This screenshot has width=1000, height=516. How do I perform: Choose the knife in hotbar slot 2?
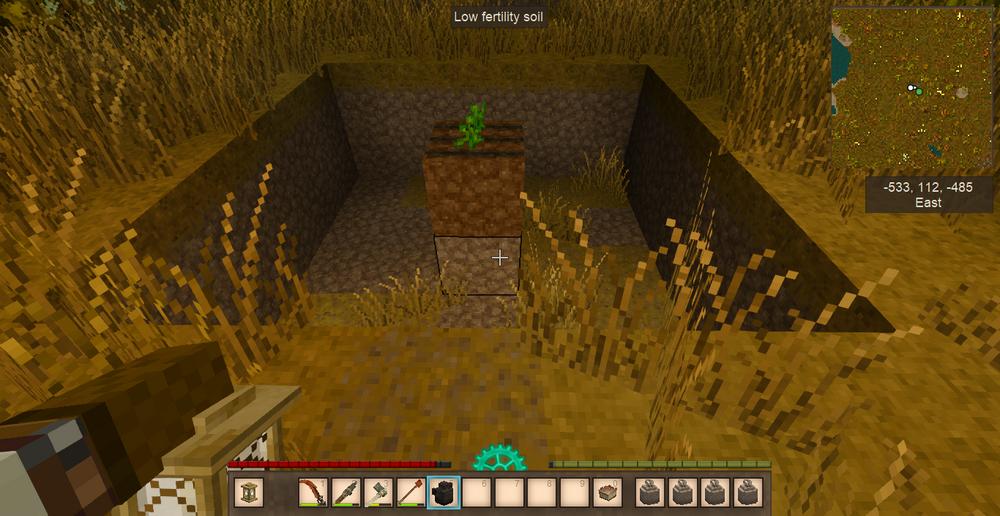point(345,492)
